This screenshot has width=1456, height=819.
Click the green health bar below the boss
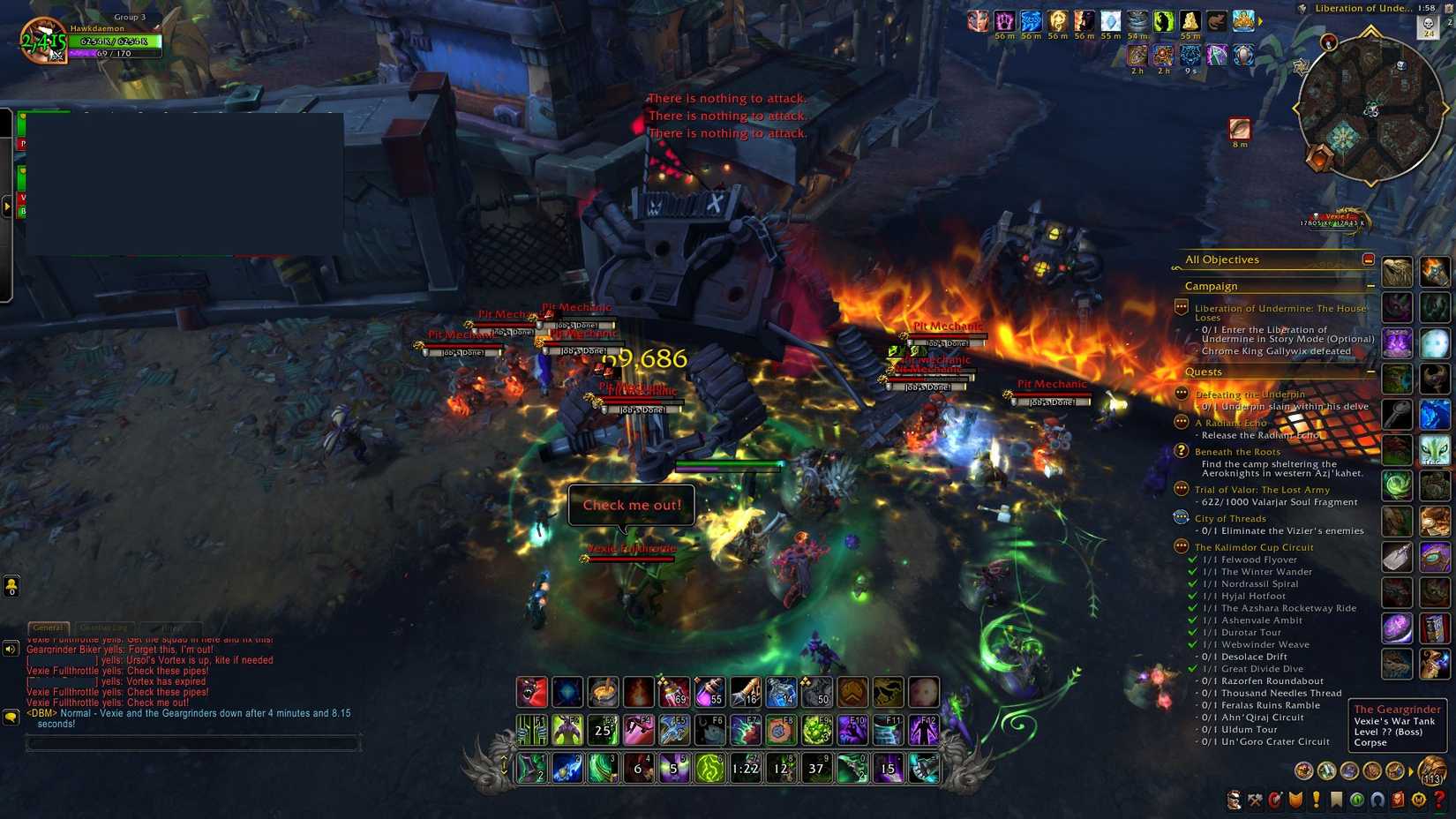tap(728, 462)
